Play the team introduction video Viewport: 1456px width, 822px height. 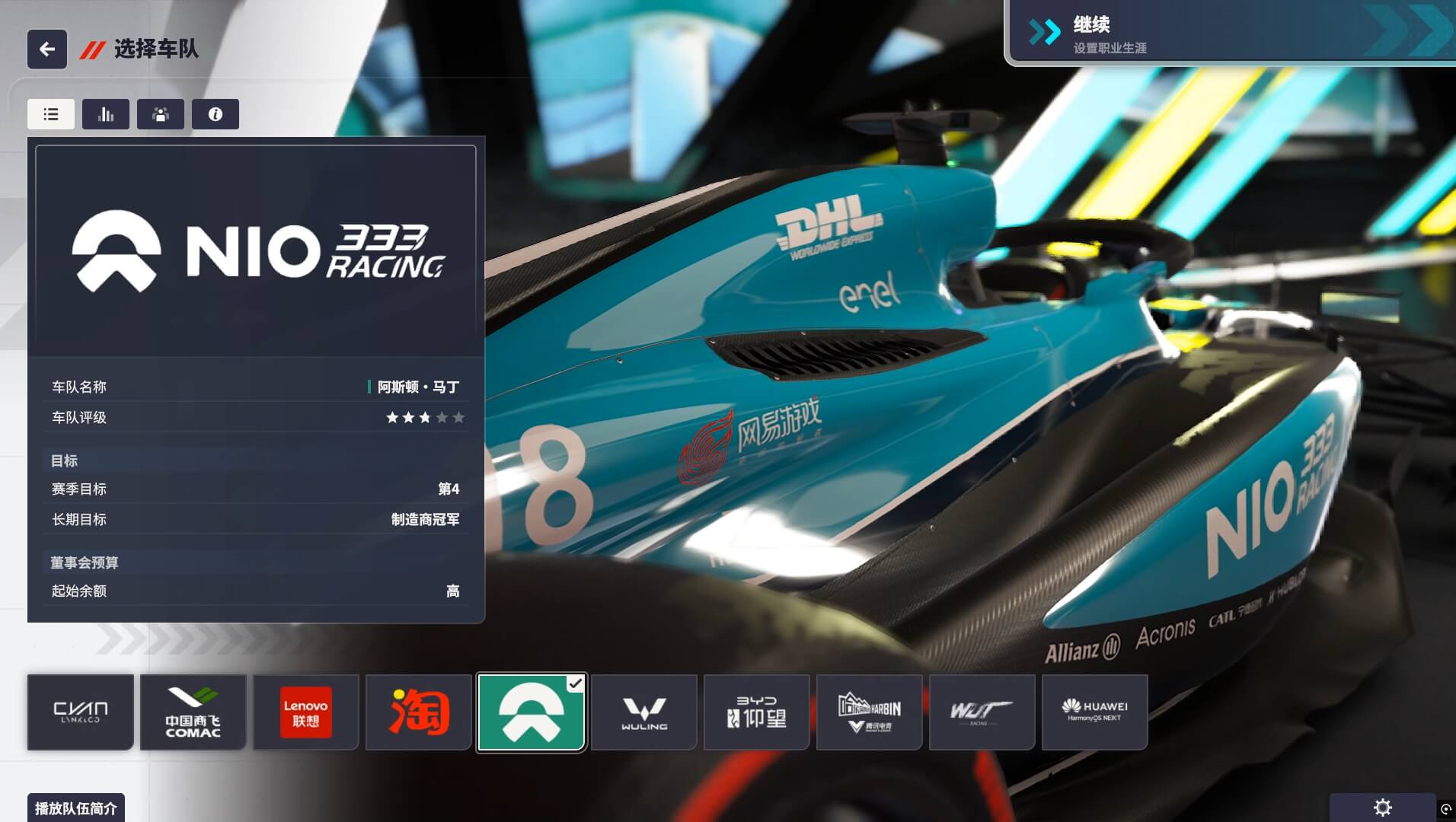(x=76, y=808)
